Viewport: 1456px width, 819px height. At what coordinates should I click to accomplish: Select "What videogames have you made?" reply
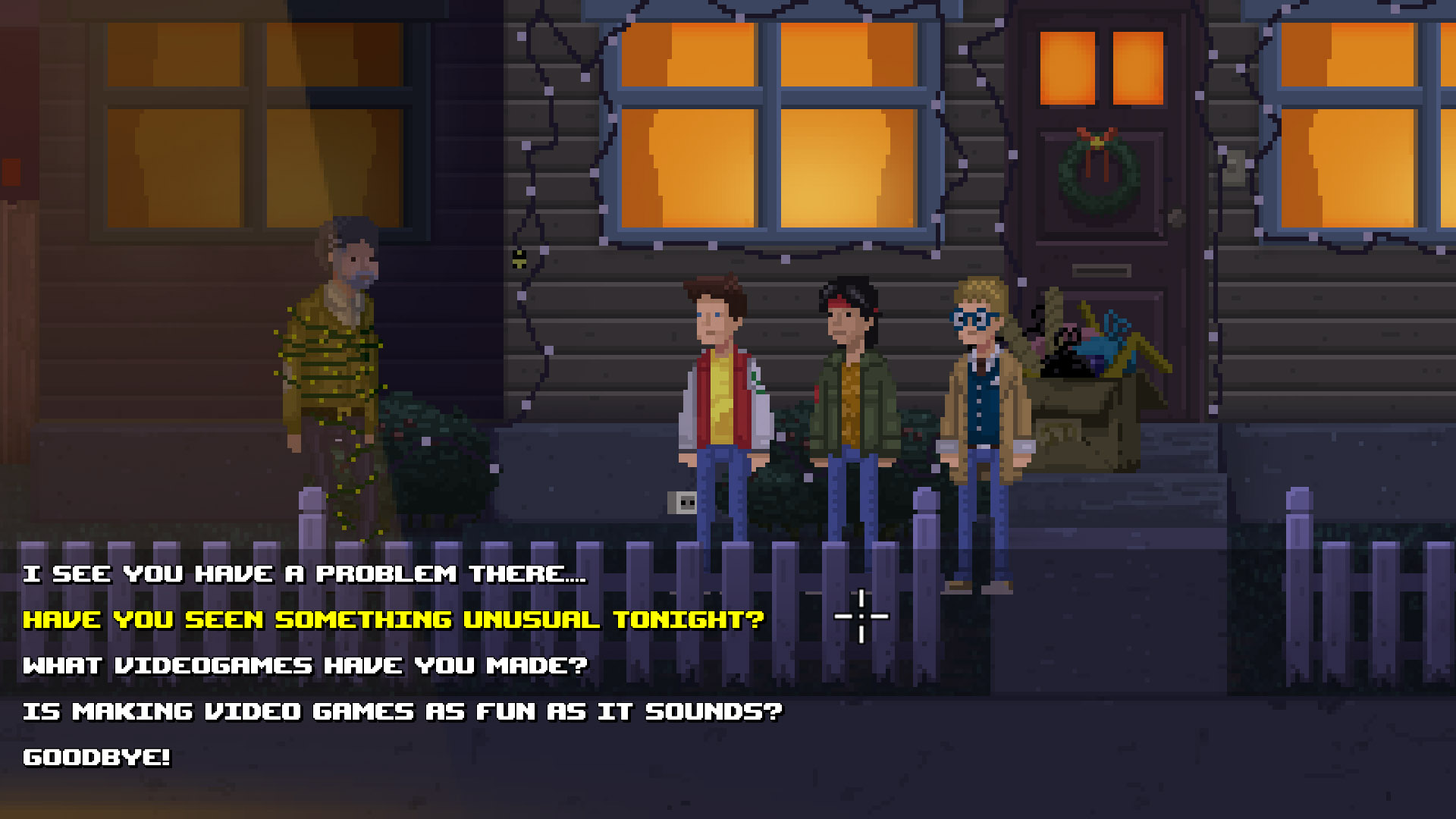[x=305, y=666]
